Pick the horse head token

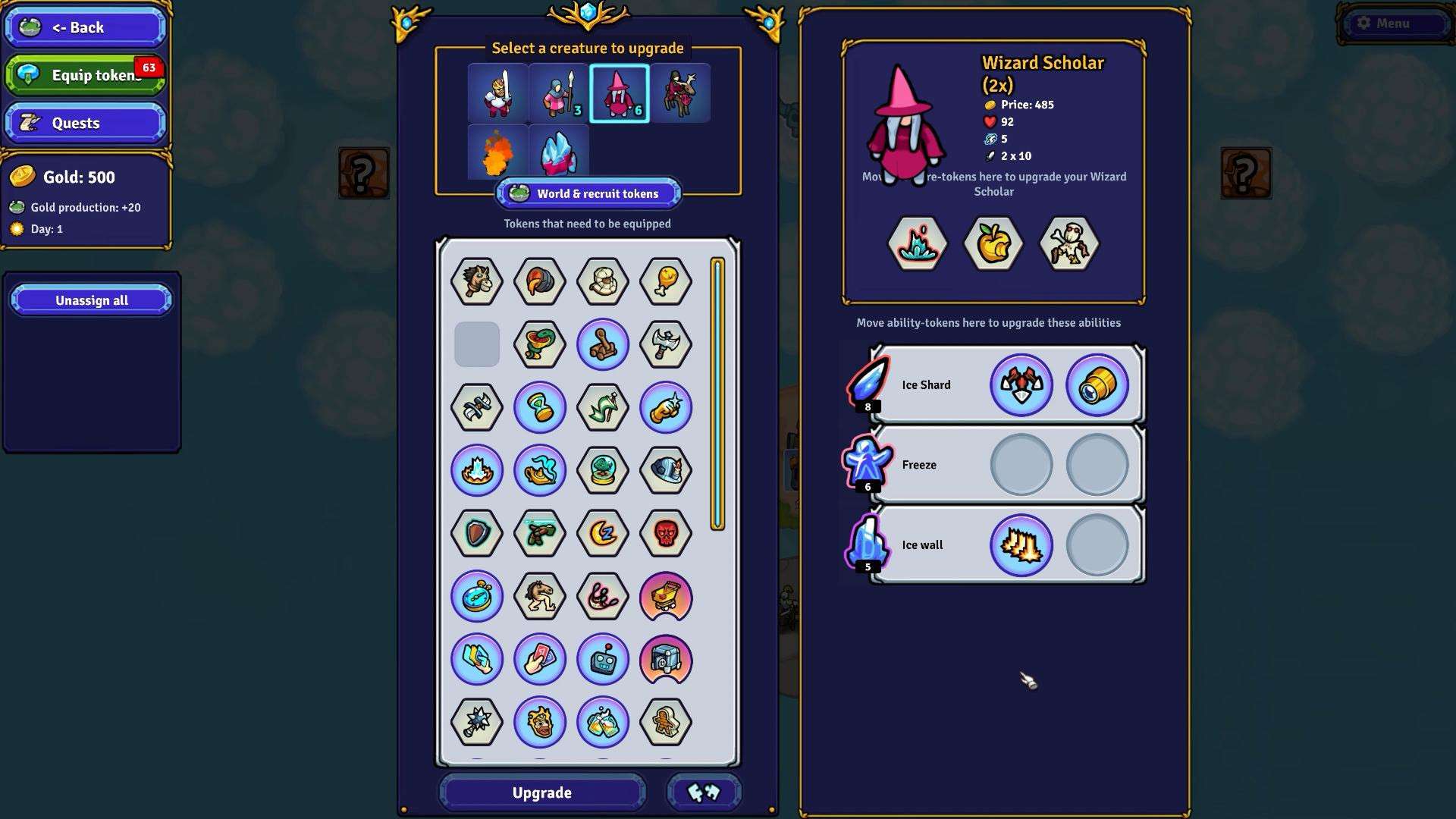(476, 281)
